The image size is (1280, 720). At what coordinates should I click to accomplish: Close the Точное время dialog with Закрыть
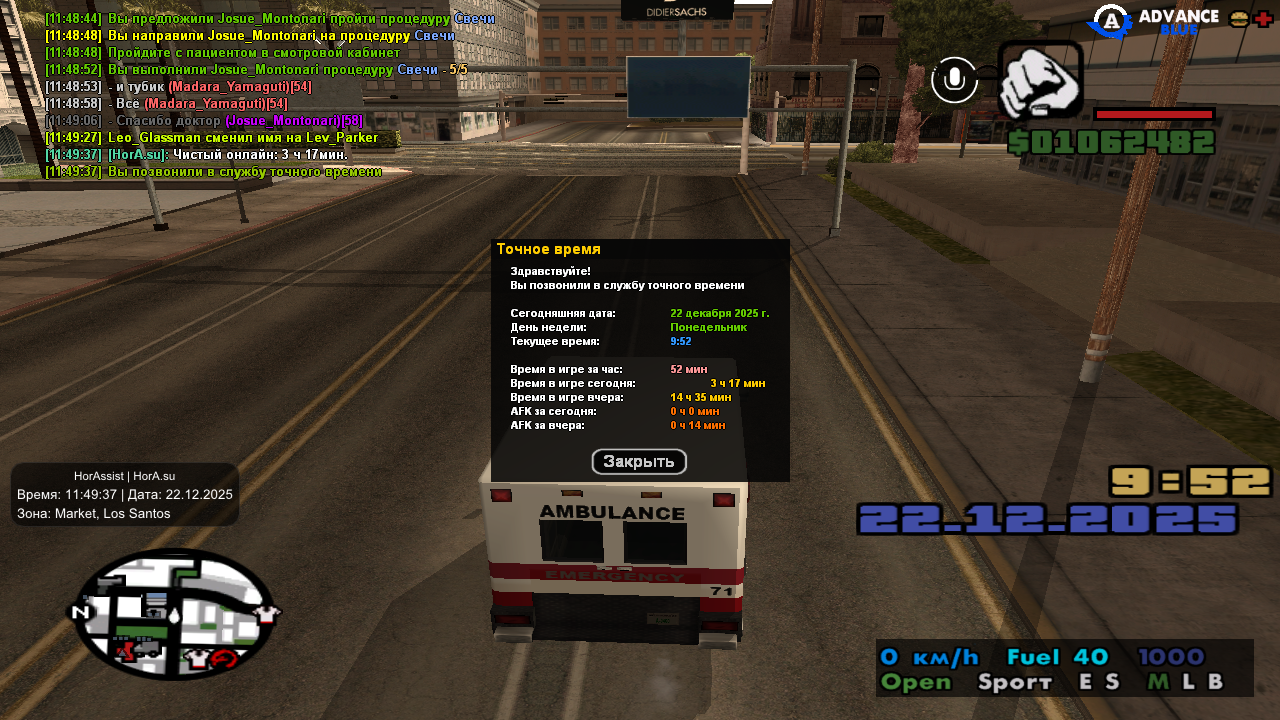click(639, 462)
